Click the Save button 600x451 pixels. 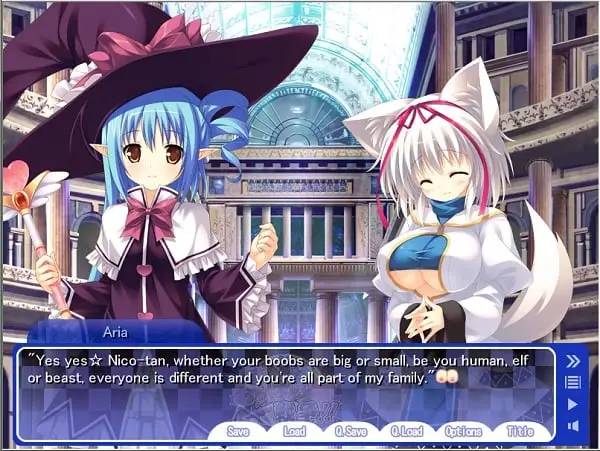pyautogui.click(x=238, y=431)
